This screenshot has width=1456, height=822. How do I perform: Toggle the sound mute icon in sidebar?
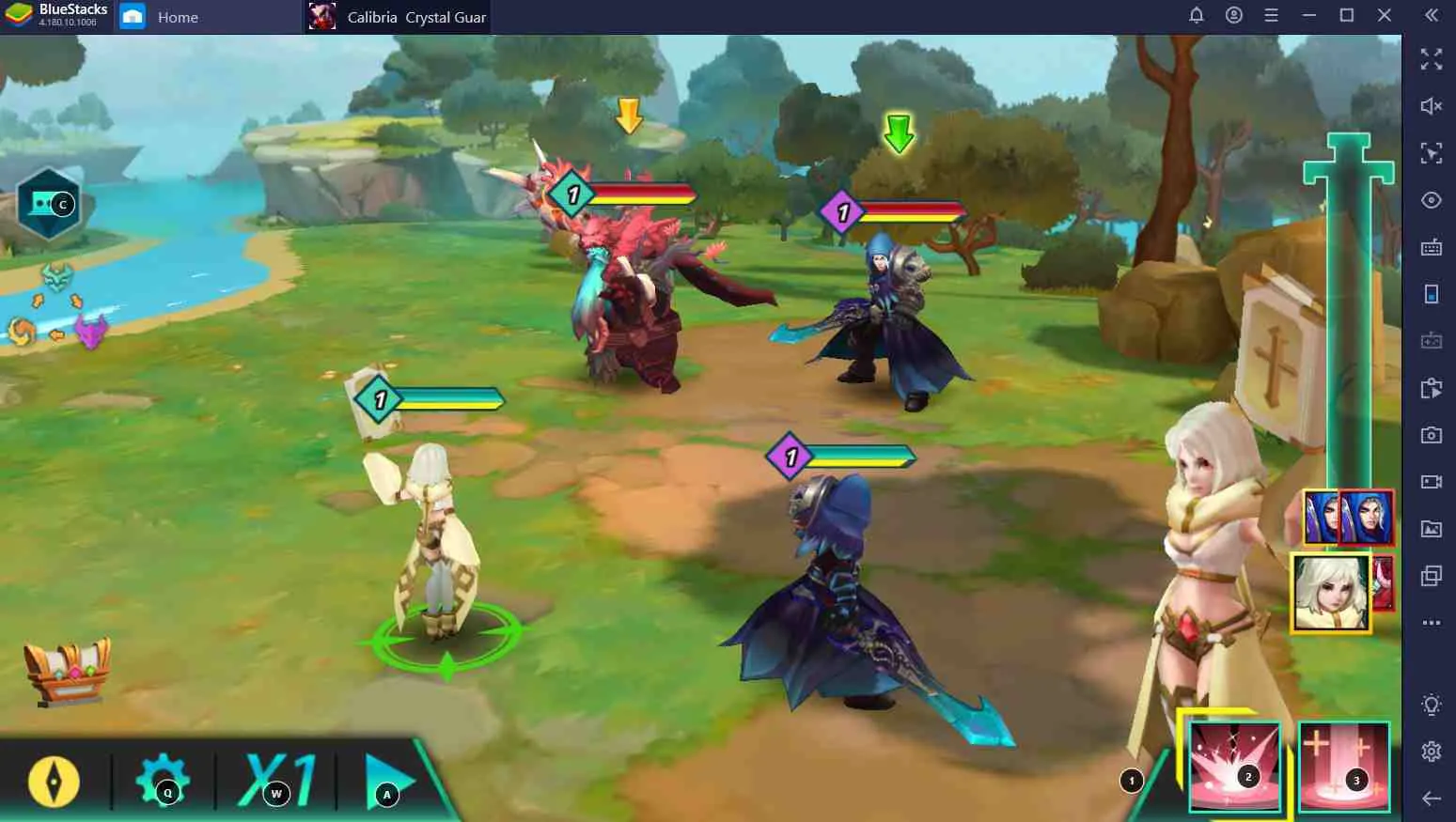pyautogui.click(x=1431, y=105)
